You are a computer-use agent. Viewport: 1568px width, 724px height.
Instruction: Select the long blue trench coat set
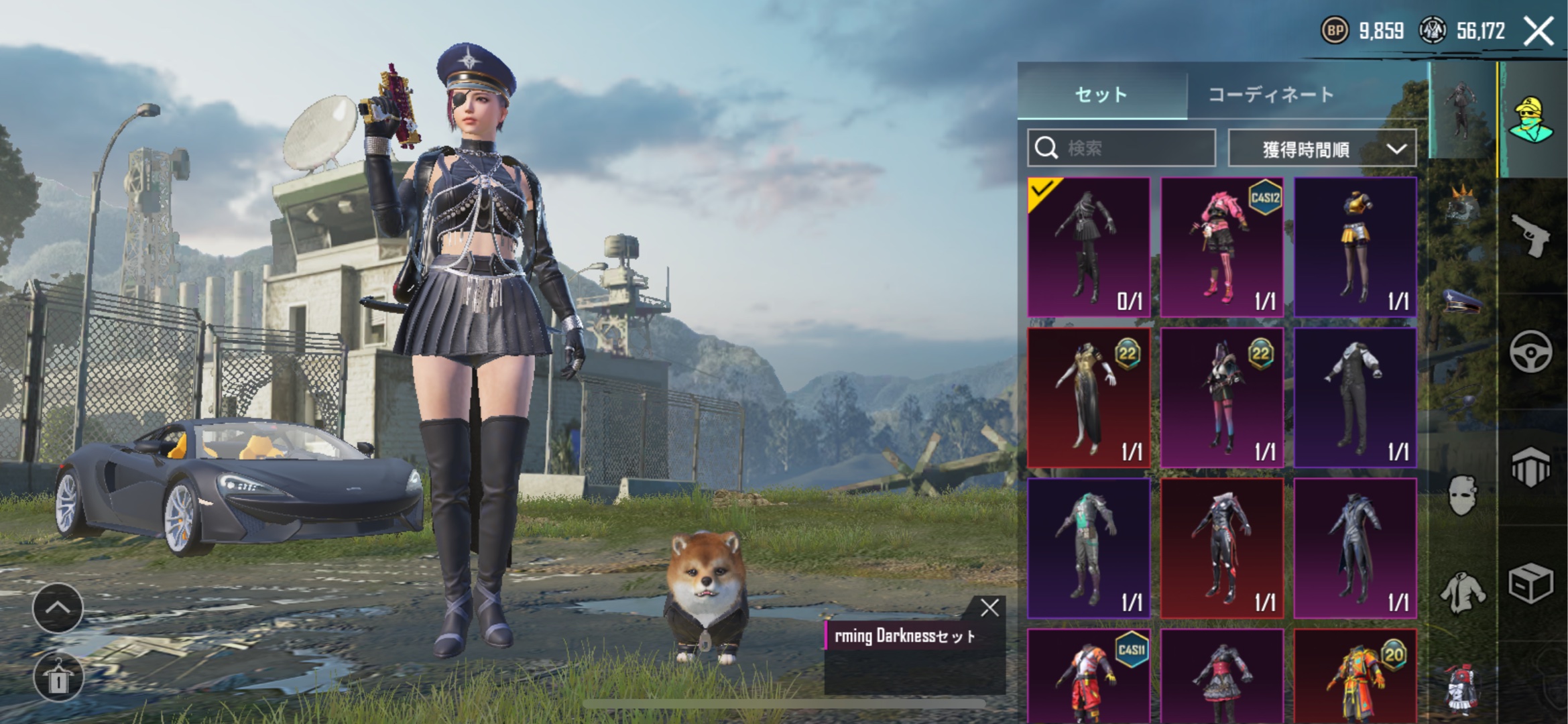click(1355, 548)
